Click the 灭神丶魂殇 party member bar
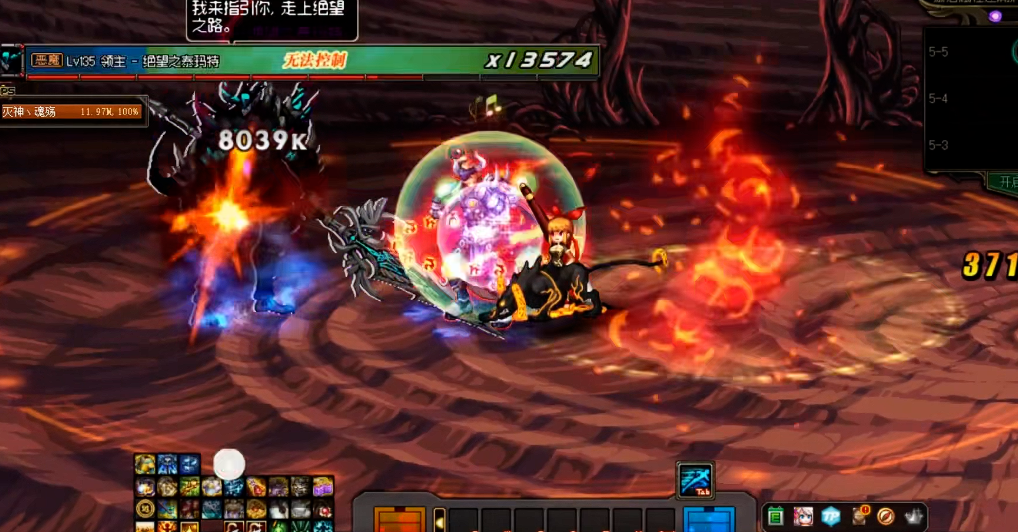The height and width of the screenshot is (532, 1018). pos(74,112)
